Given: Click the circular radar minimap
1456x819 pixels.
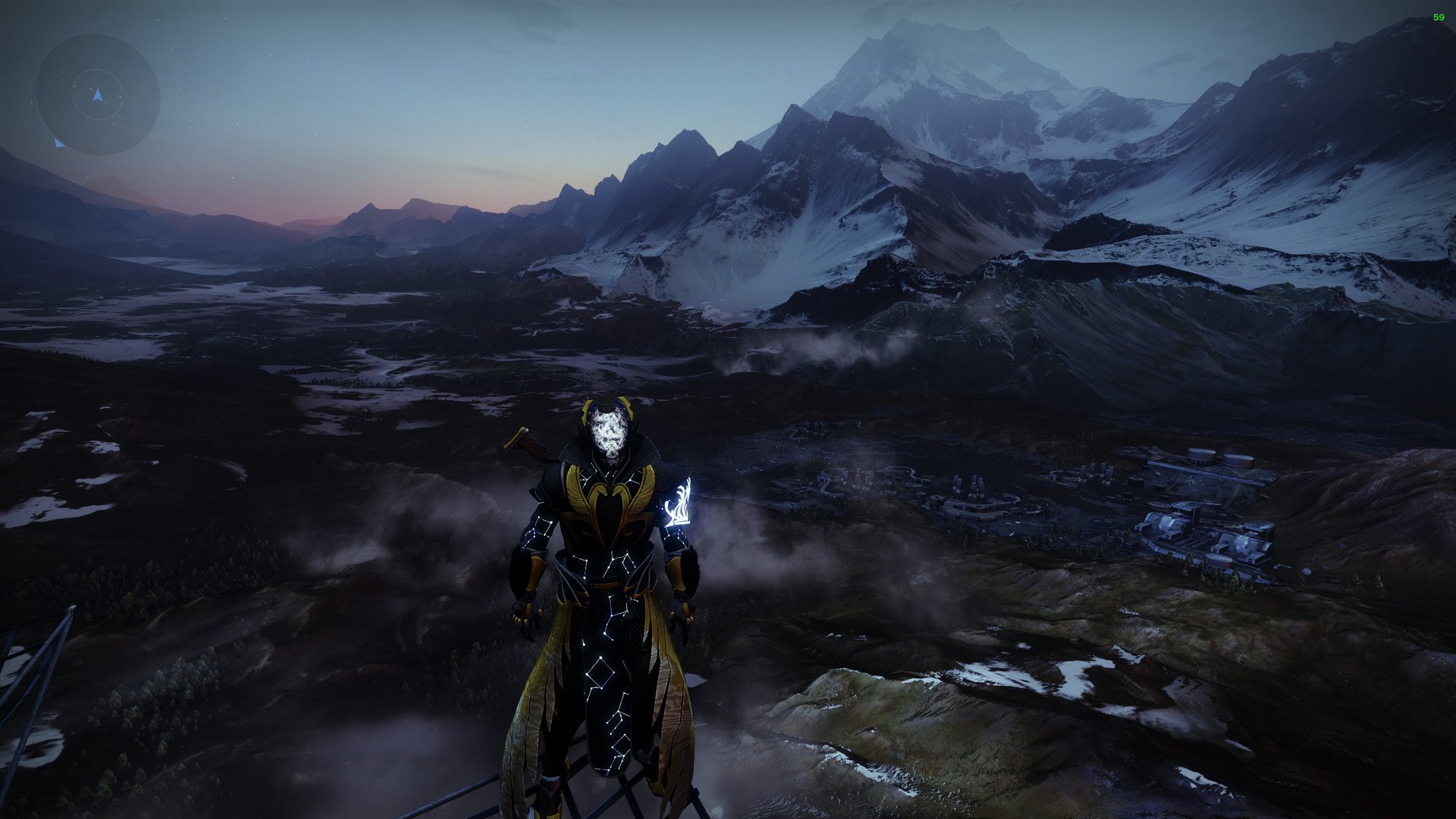Looking at the screenshot, I should pyautogui.click(x=98, y=94).
